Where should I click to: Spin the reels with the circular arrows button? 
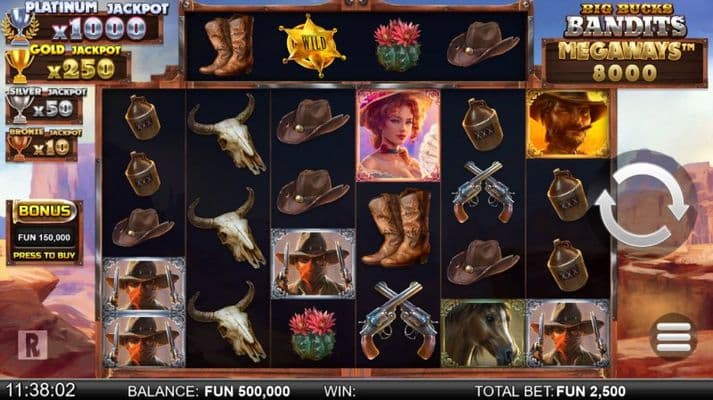point(643,205)
